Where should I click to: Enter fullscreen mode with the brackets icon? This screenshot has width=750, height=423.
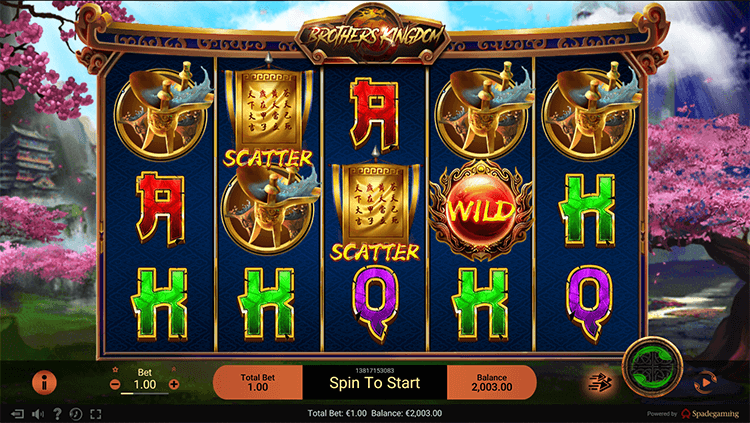(x=96, y=414)
